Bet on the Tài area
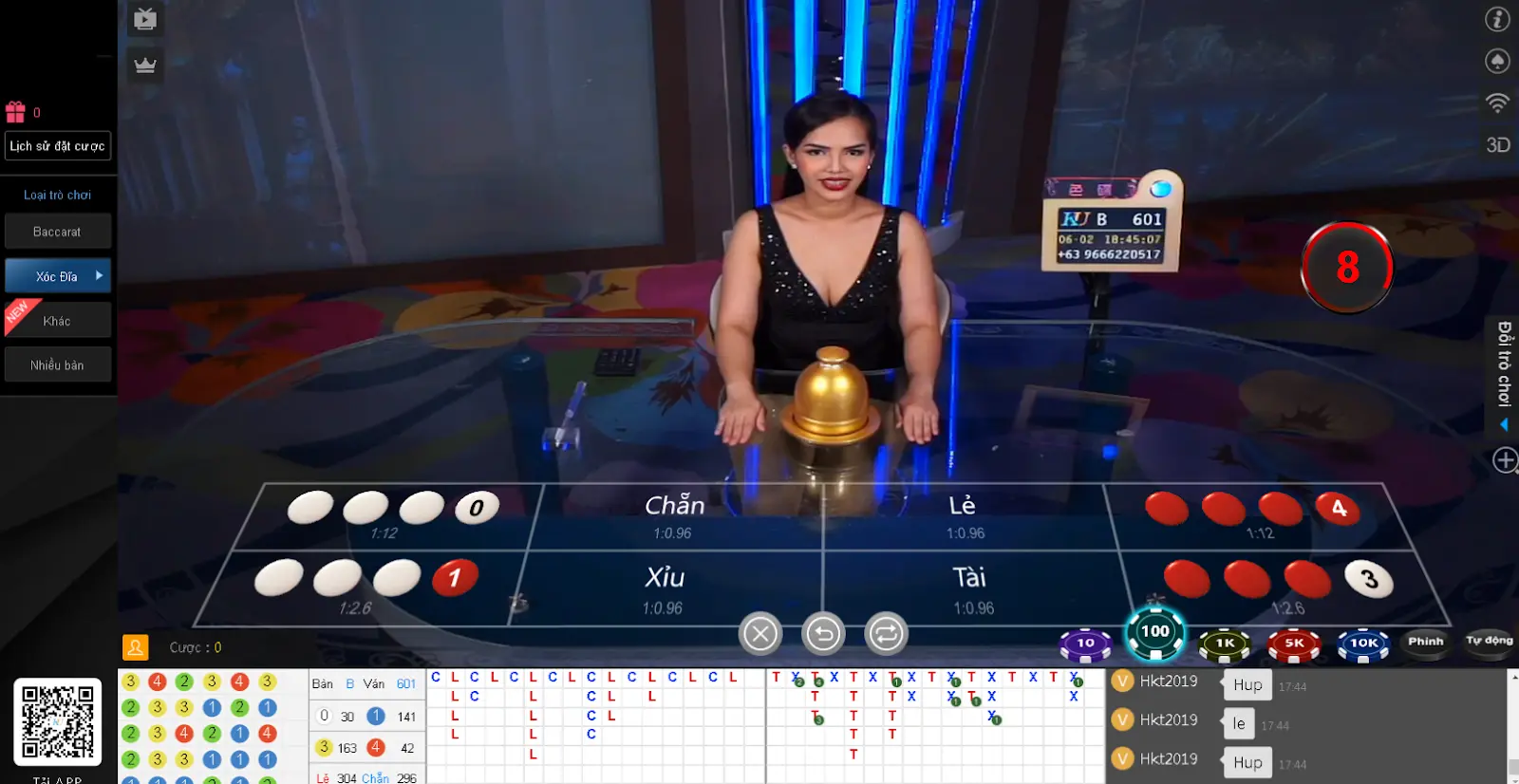This screenshot has height=784, width=1519. 970,588
